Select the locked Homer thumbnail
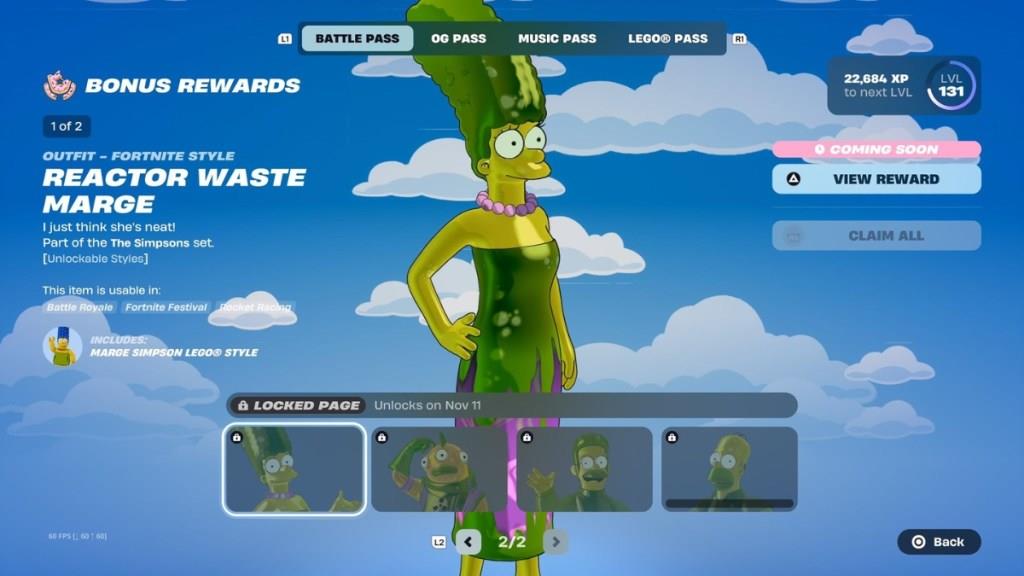The height and width of the screenshot is (576, 1024). [x=729, y=469]
